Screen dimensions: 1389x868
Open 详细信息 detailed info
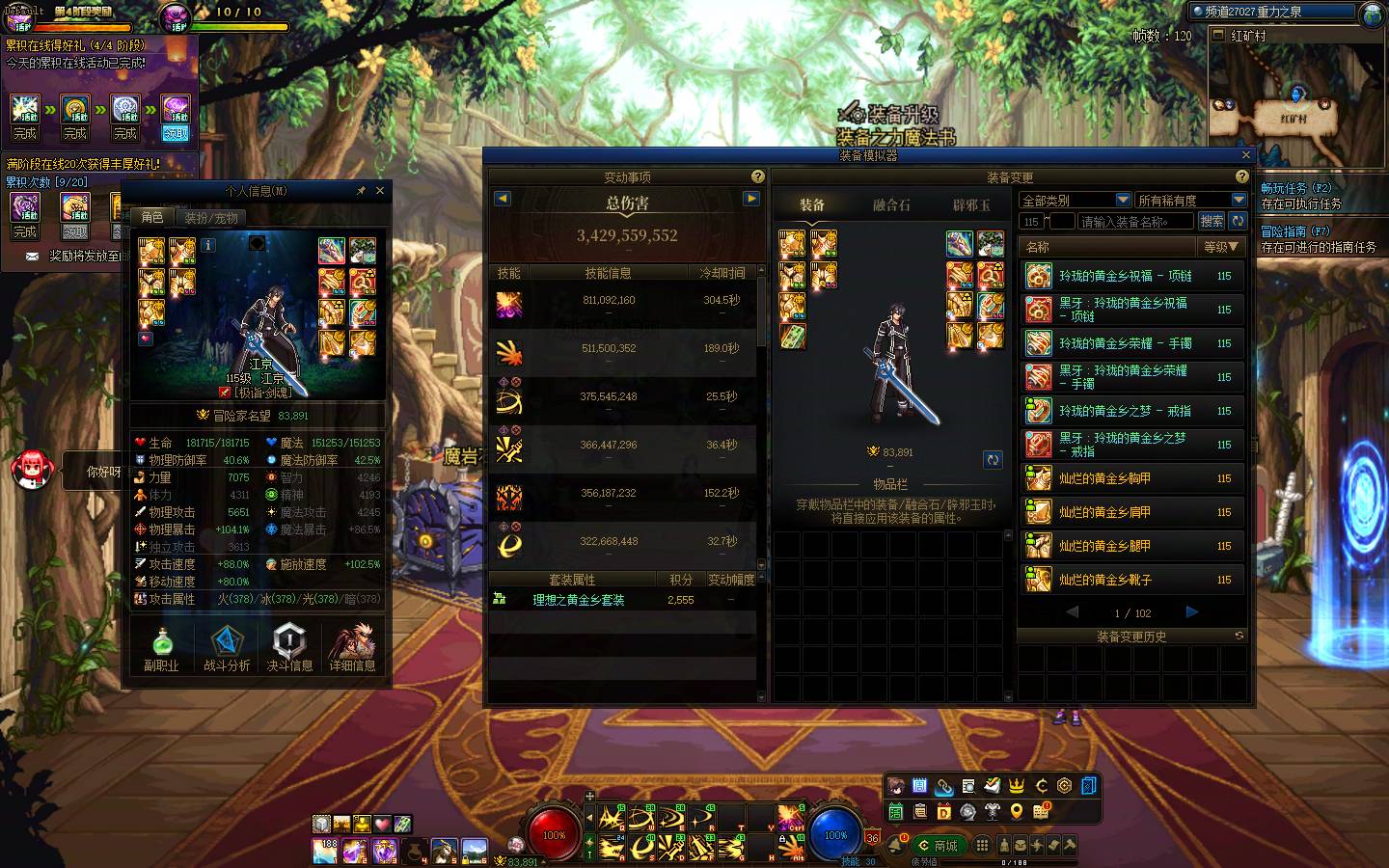[352, 648]
